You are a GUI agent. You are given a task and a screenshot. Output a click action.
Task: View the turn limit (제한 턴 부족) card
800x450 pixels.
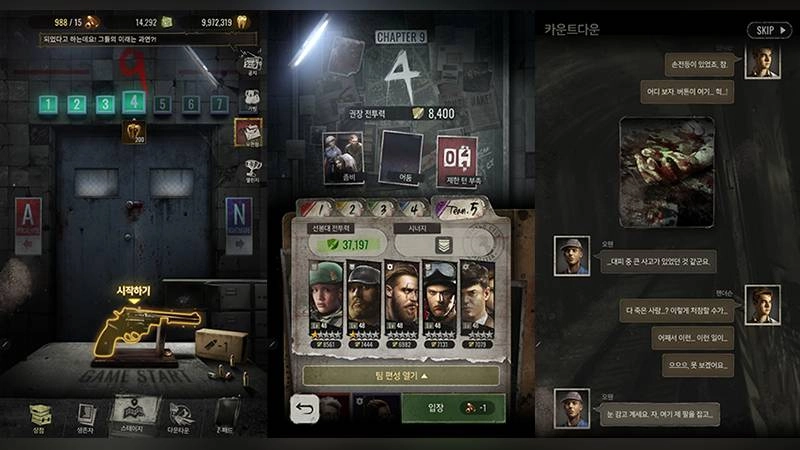pos(457,161)
